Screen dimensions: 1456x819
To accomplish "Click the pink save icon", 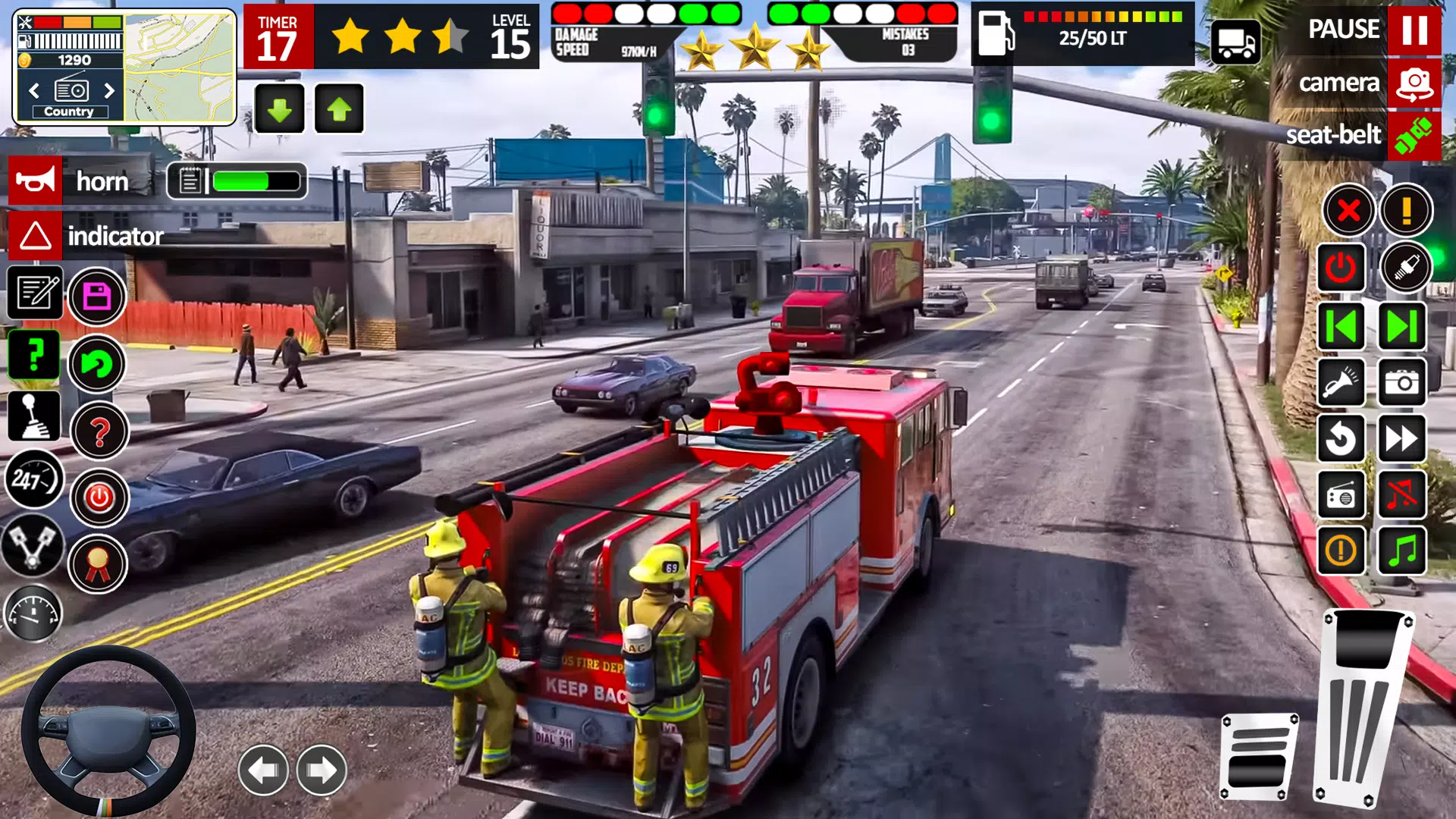I will click(98, 296).
